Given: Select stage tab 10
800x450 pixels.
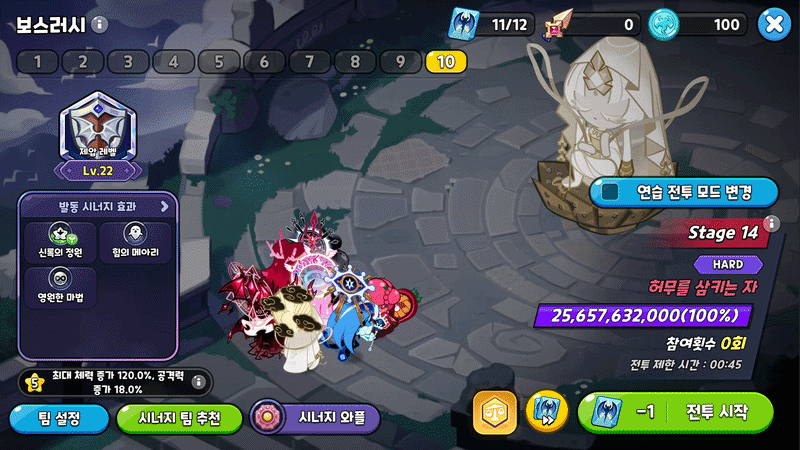Looking at the screenshot, I should pyautogui.click(x=446, y=62).
